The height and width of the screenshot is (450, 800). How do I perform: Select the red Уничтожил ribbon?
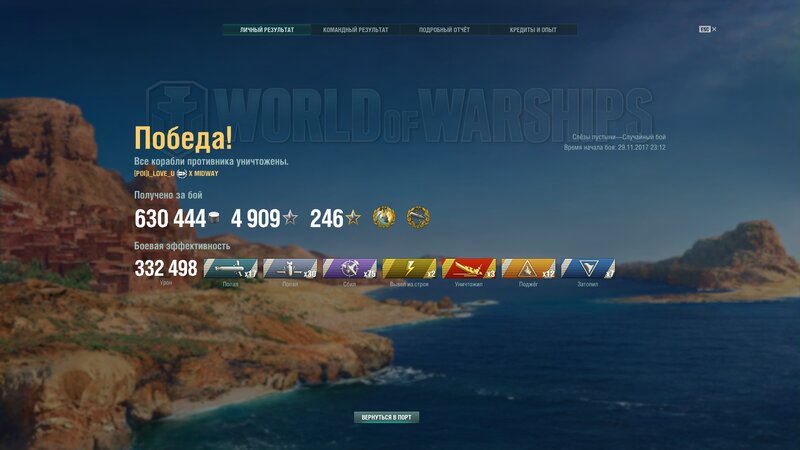coord(469,268)
